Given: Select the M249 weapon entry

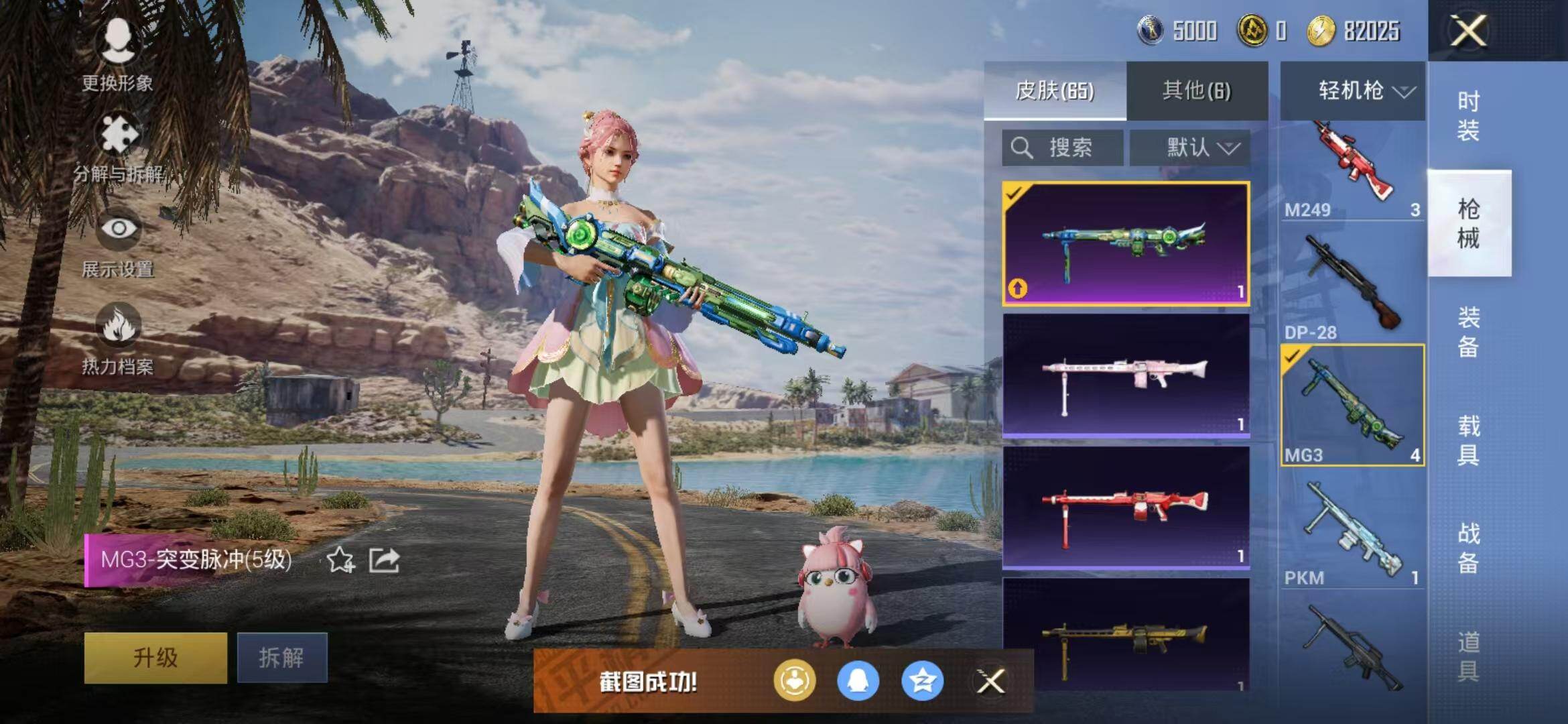Looking at the screenshot, I should [1352, 171].
